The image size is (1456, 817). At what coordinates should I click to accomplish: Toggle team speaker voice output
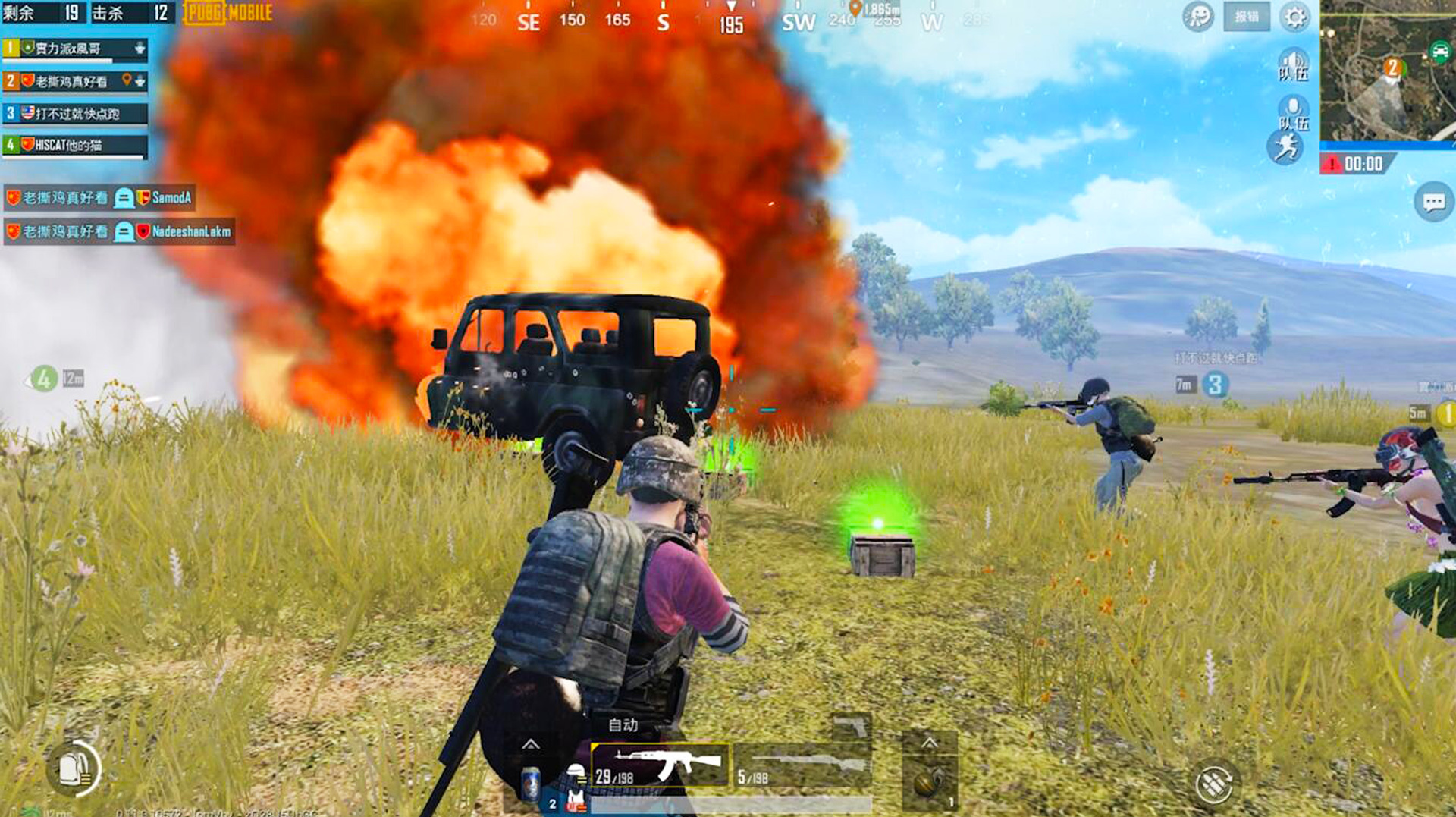pyautogui.click(x=1293, y=64)
